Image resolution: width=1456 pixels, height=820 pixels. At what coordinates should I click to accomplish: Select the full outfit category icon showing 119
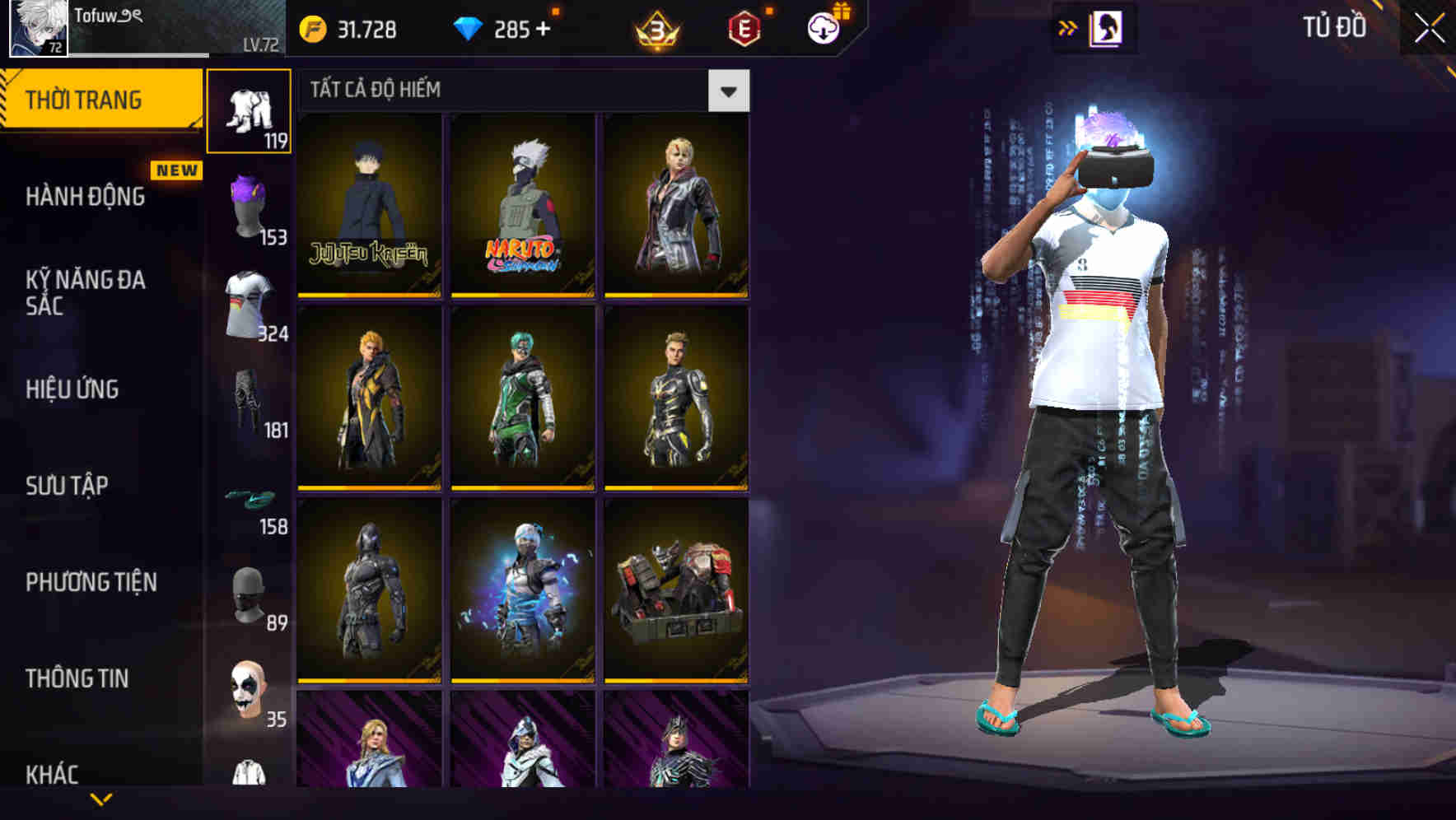[x=249, y=111]
